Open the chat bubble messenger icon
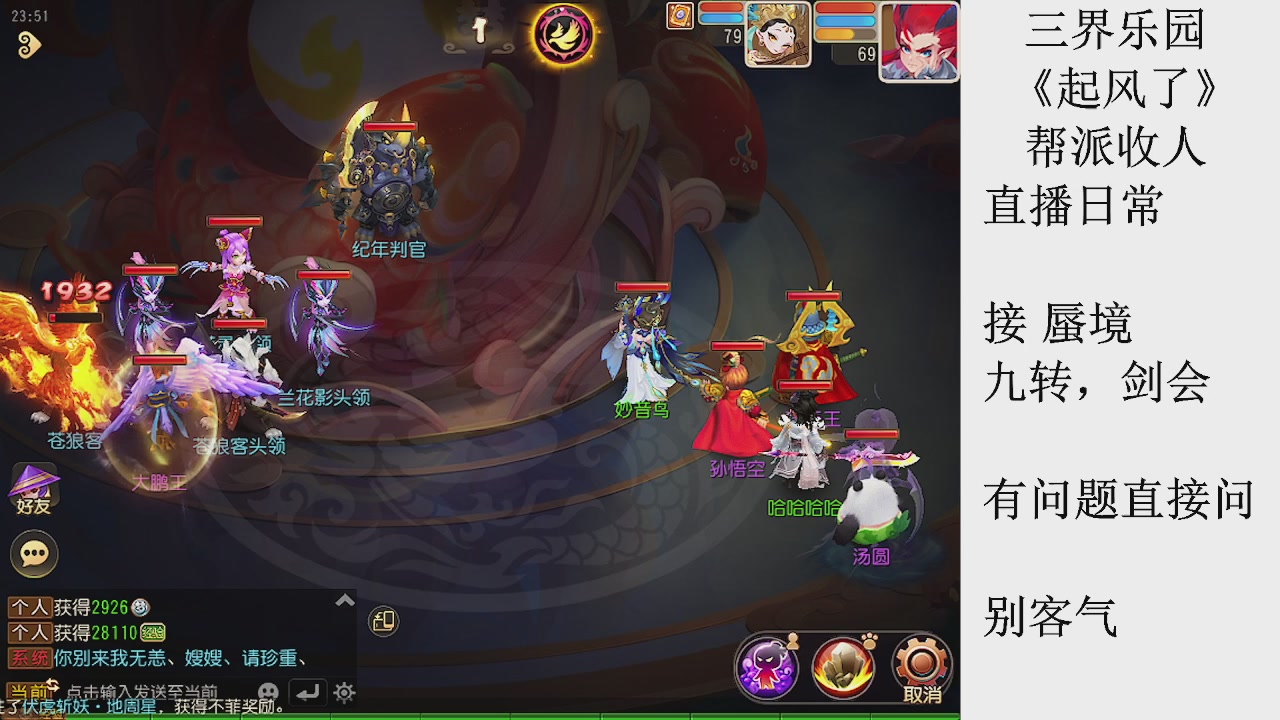The height and width of the screenshot is (720, 1280). [33, 553]
